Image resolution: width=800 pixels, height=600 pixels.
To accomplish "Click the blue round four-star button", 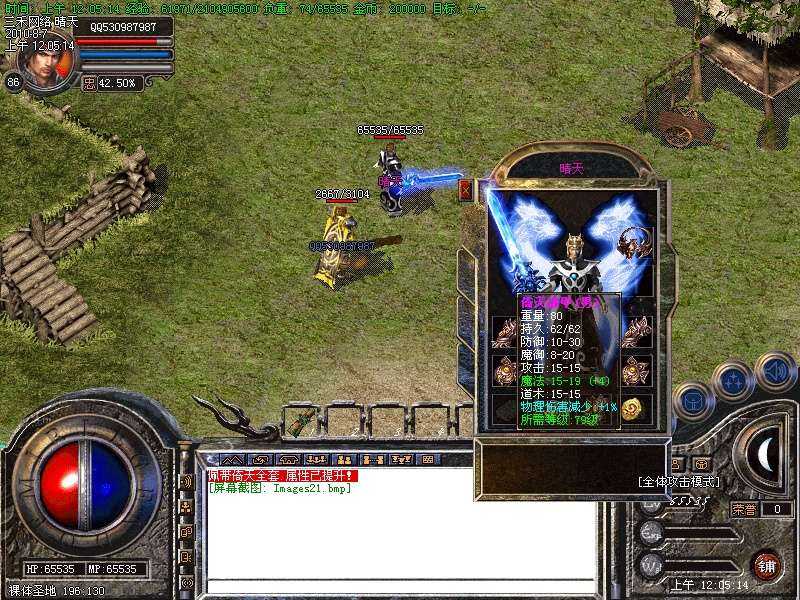I will [x=735, y=380].
